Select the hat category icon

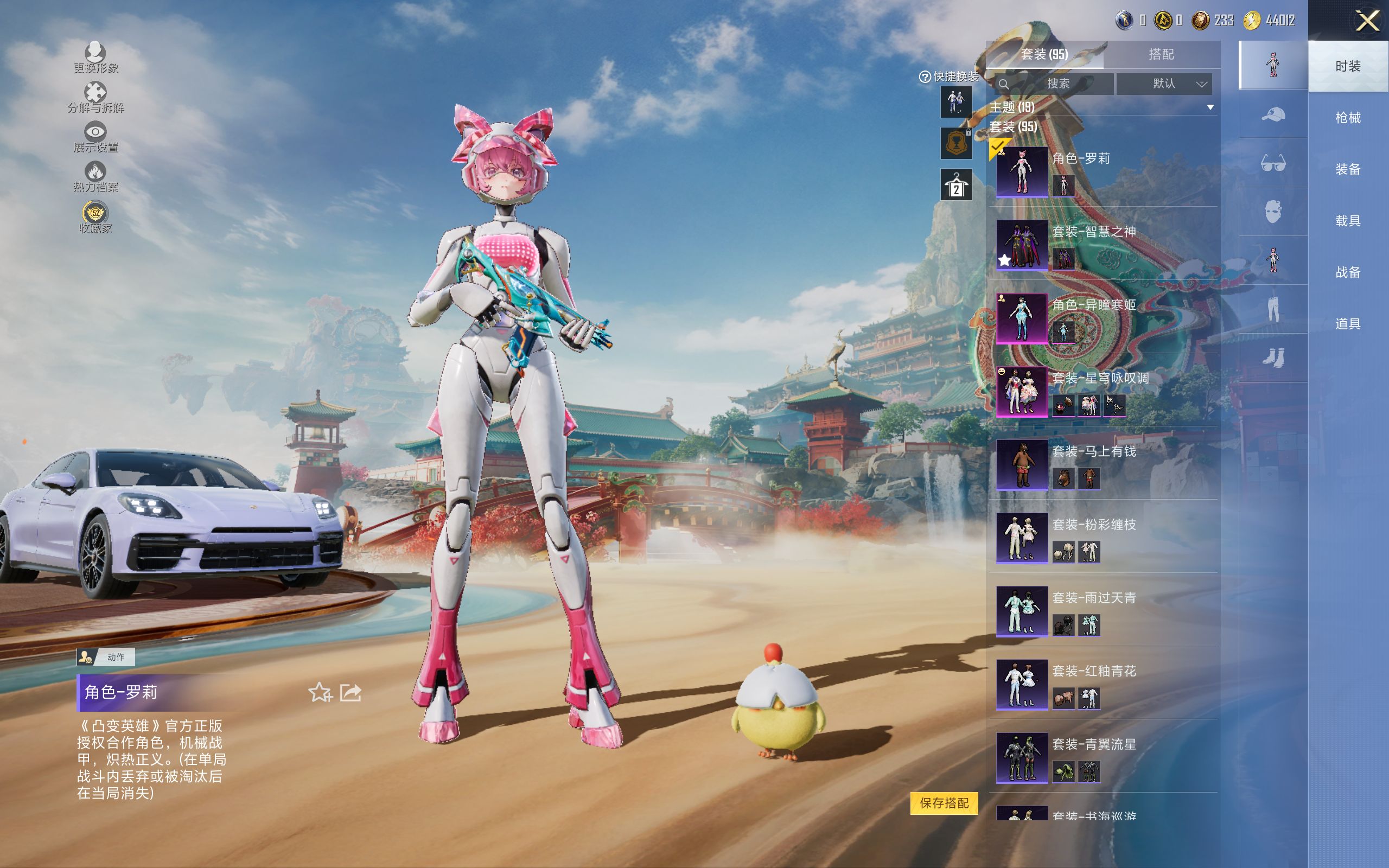click(1273, 114)
